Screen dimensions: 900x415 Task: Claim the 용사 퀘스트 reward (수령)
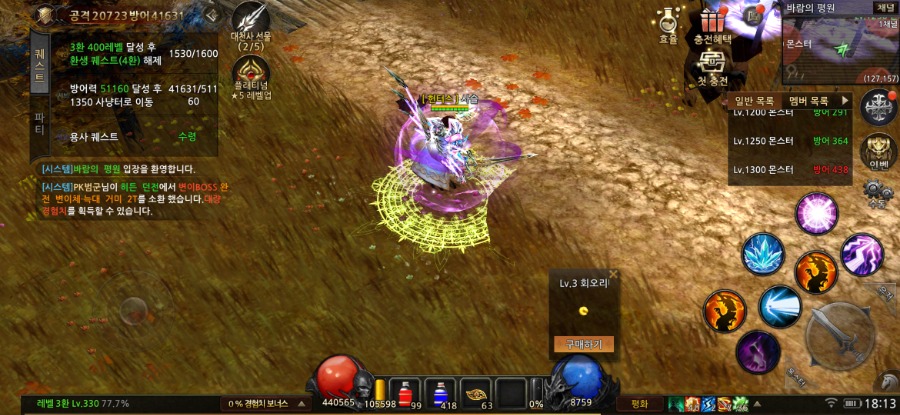coord(187,136)
